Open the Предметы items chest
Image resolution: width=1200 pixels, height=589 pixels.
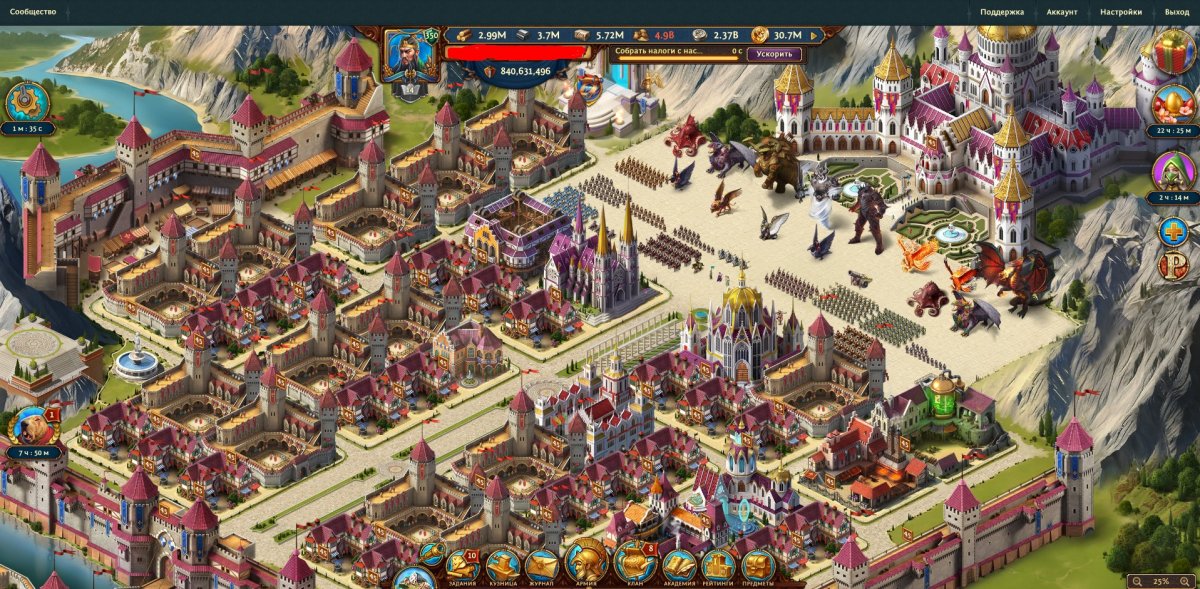pyautogui.click(x=757, y=566)
